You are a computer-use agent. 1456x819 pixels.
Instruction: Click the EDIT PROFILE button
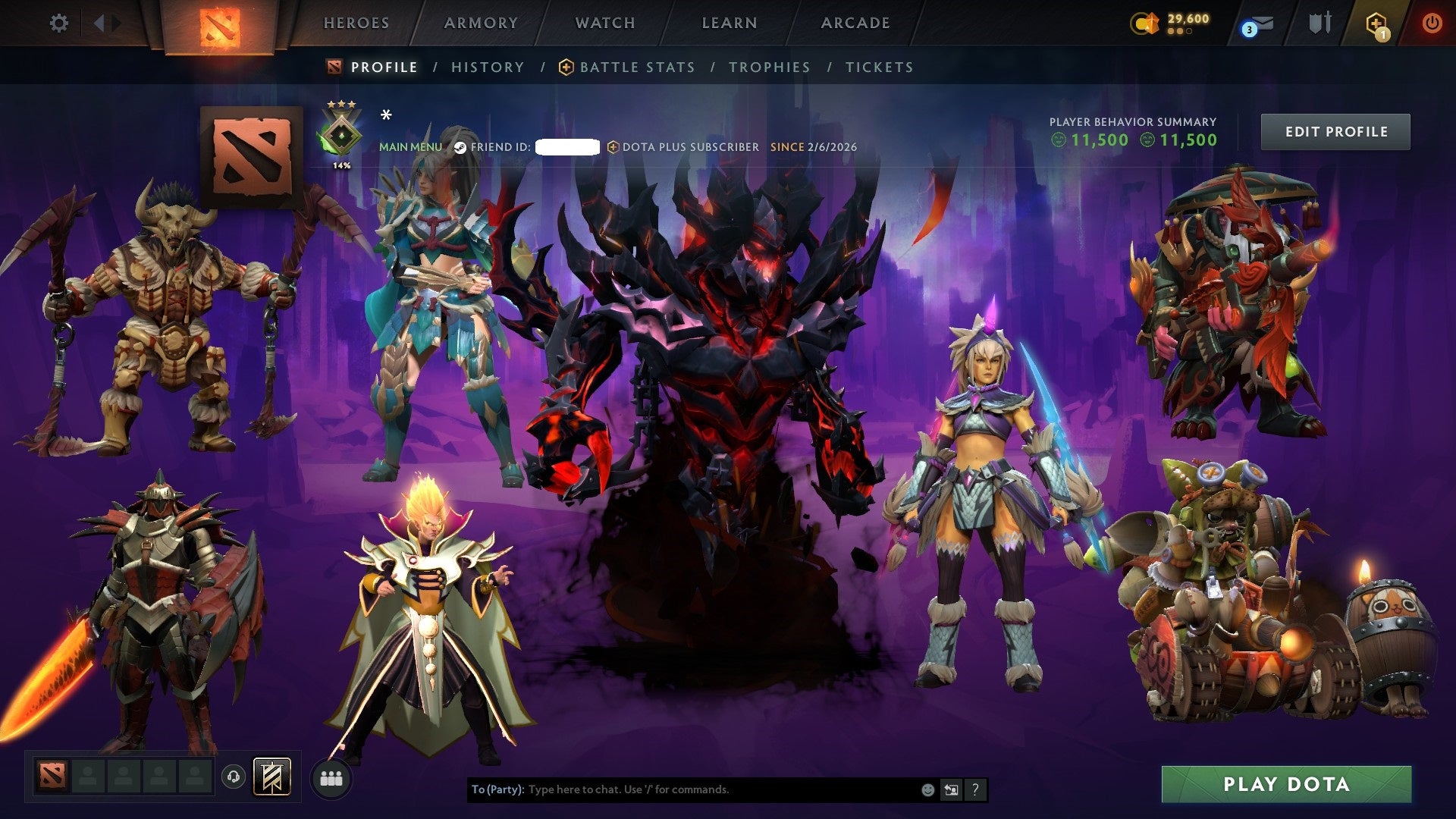[1335, 131]
